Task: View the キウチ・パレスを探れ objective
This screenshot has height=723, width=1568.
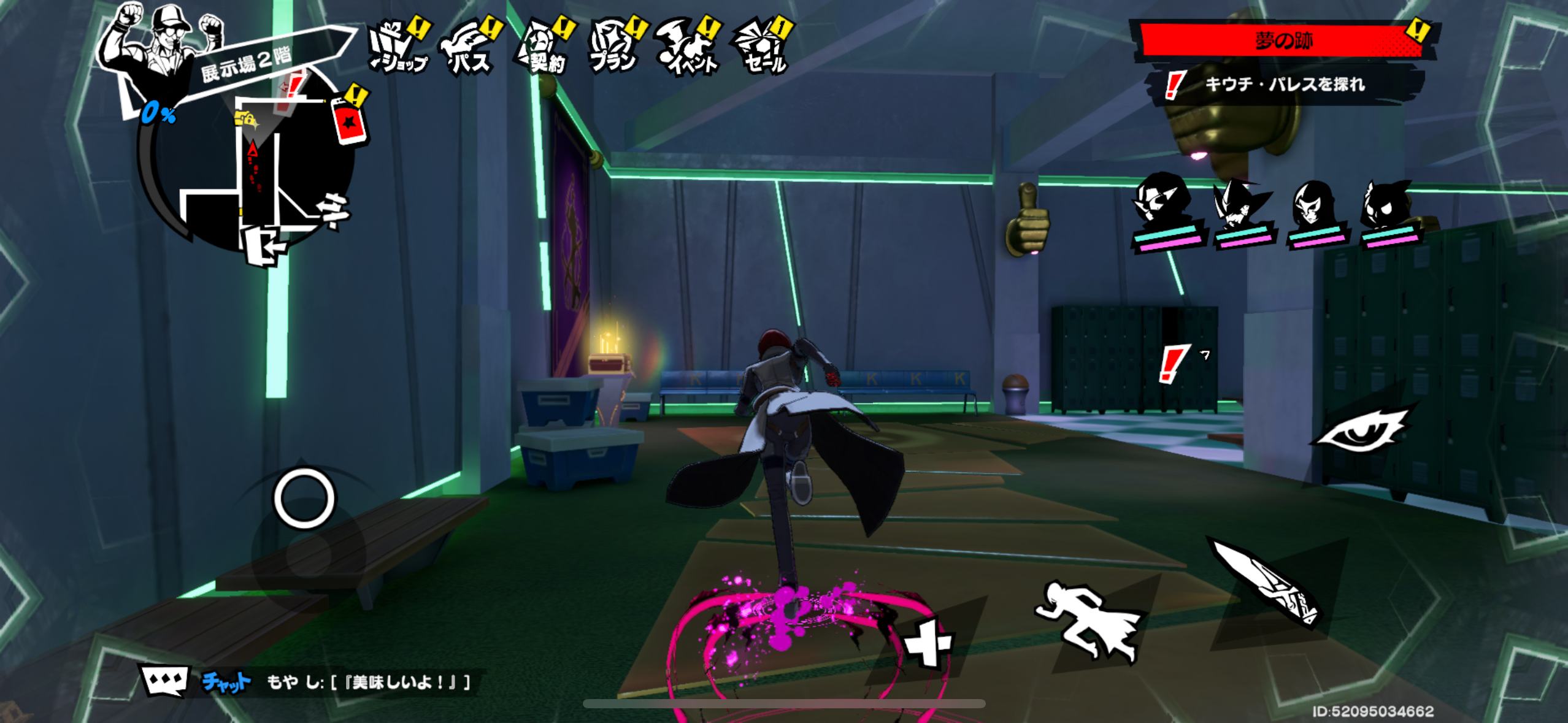Action: [1283, 85]
